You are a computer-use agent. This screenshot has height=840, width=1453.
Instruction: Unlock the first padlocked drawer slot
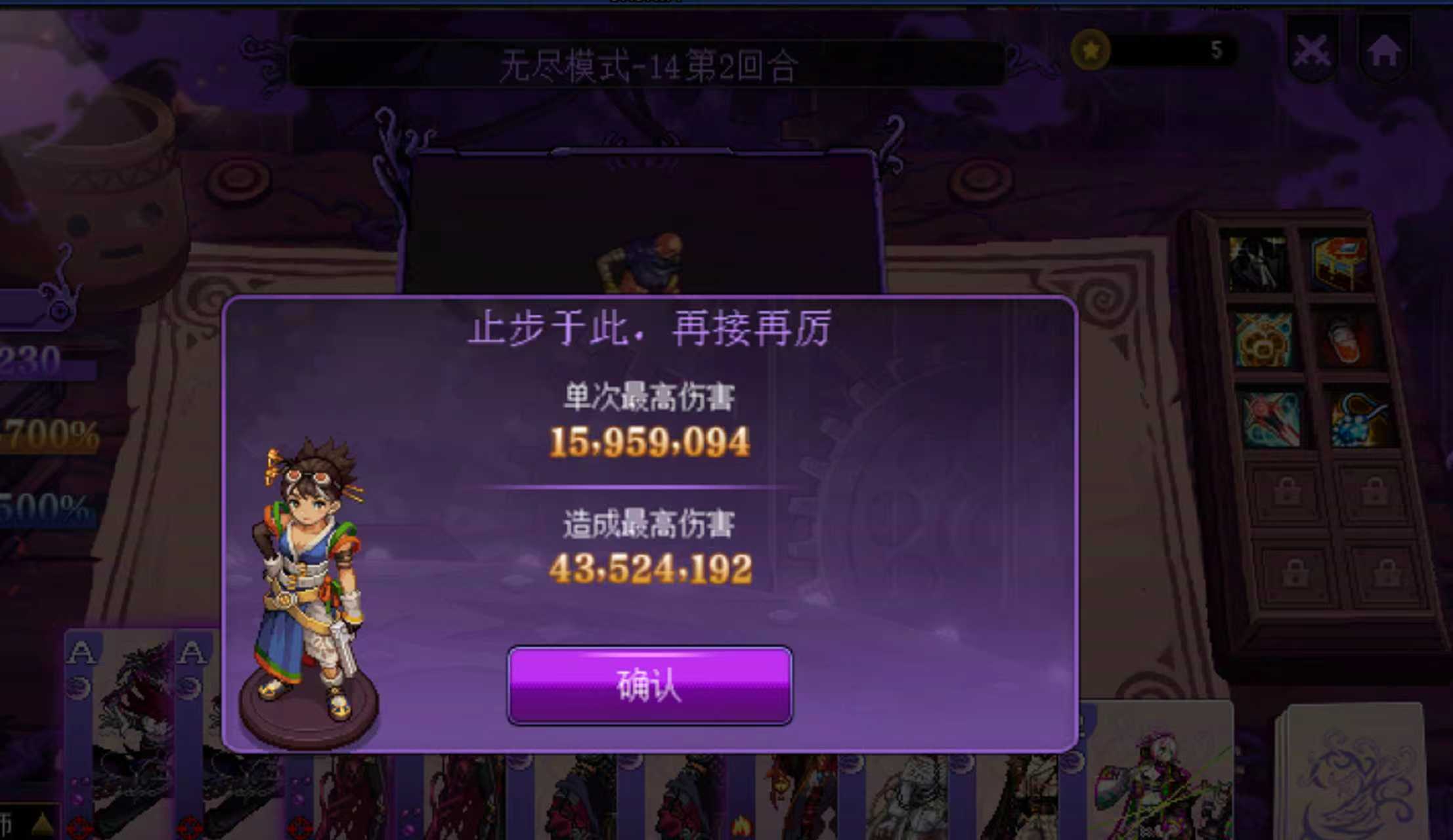[x=1288, y=490]
